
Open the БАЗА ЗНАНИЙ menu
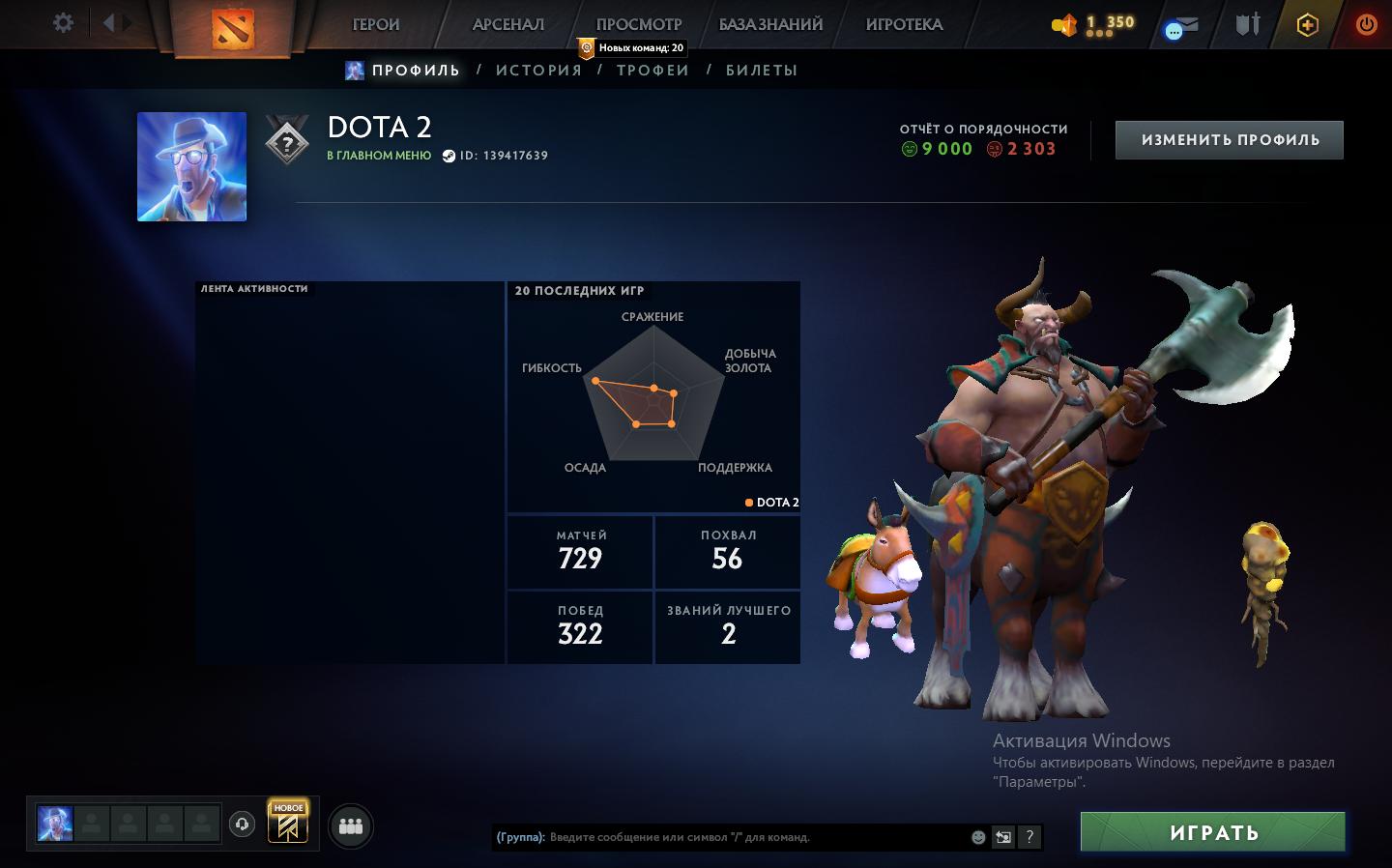[x=770, y=25]
